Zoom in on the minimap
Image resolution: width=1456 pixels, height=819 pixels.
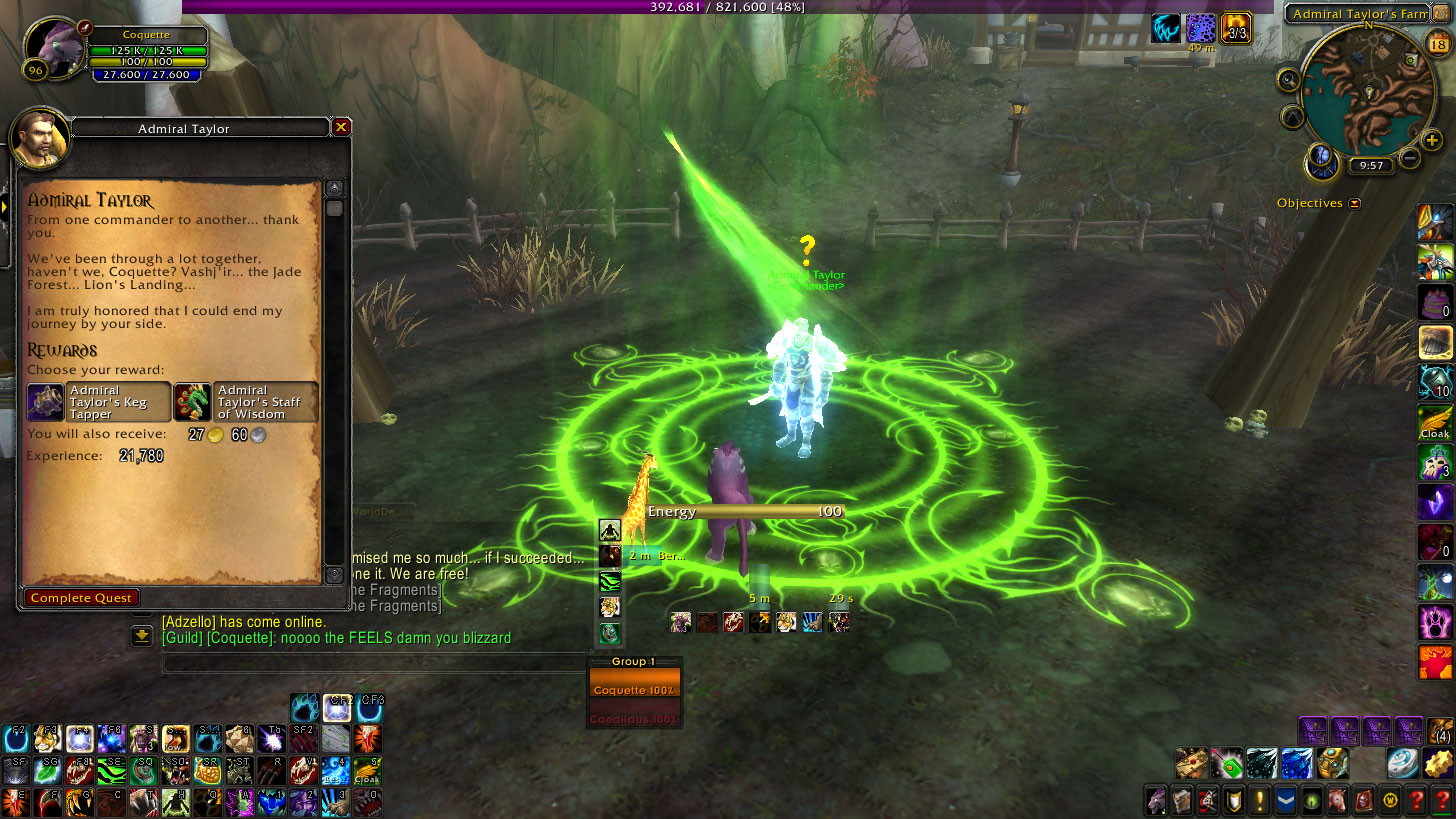(x=1432, y=140)
